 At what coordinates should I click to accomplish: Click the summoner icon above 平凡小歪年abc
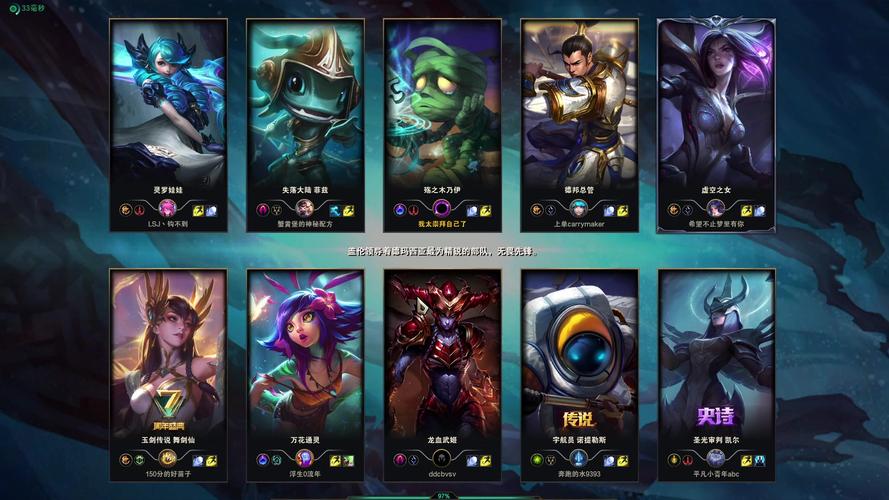tap(716, 459)
